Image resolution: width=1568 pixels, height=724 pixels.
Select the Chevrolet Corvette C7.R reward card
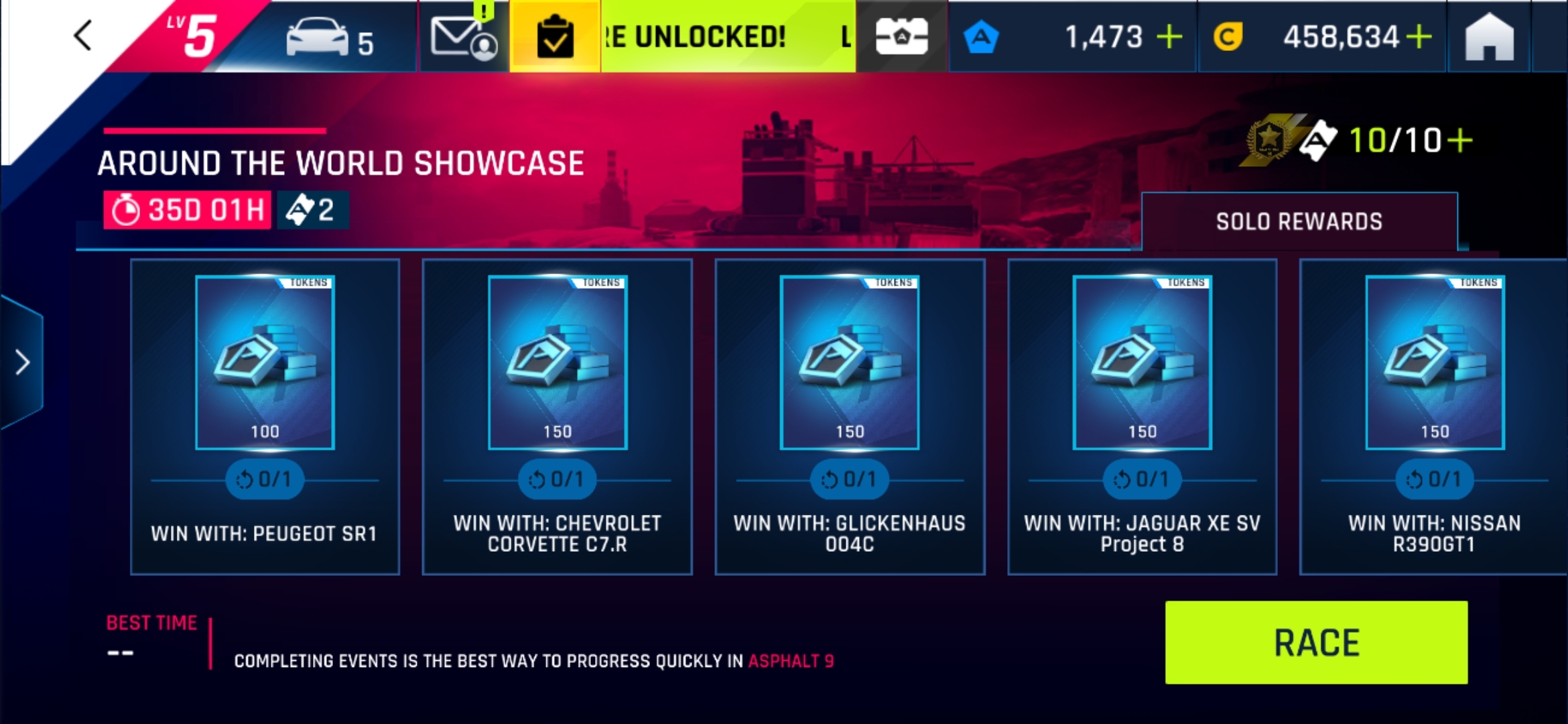tap(558, 416)
